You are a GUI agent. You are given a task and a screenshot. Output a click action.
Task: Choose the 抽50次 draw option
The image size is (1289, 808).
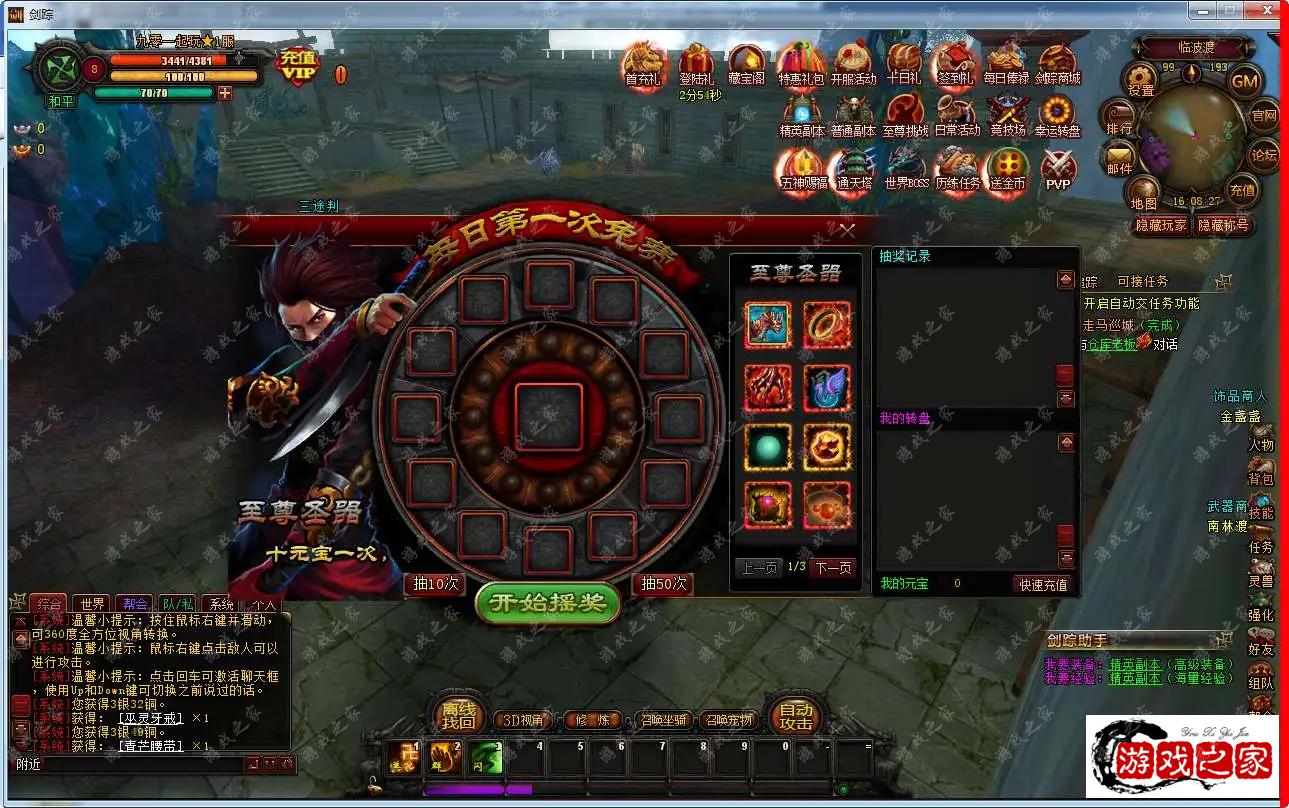click(664, 584)
